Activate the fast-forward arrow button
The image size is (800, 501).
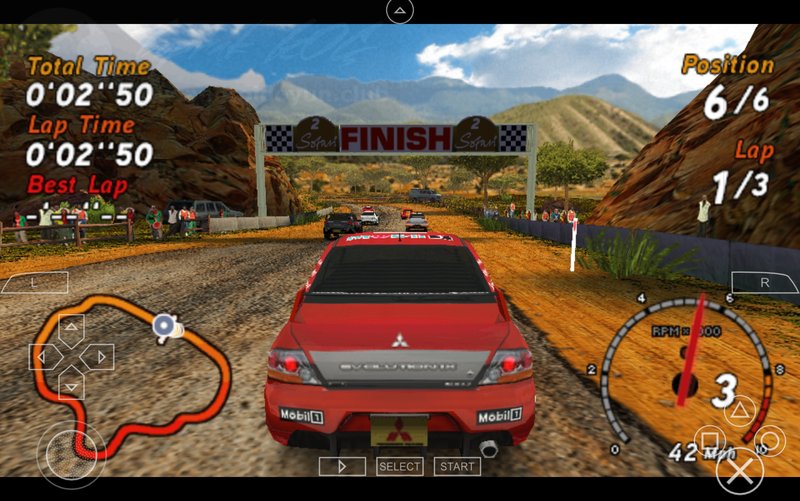point(342,466)
